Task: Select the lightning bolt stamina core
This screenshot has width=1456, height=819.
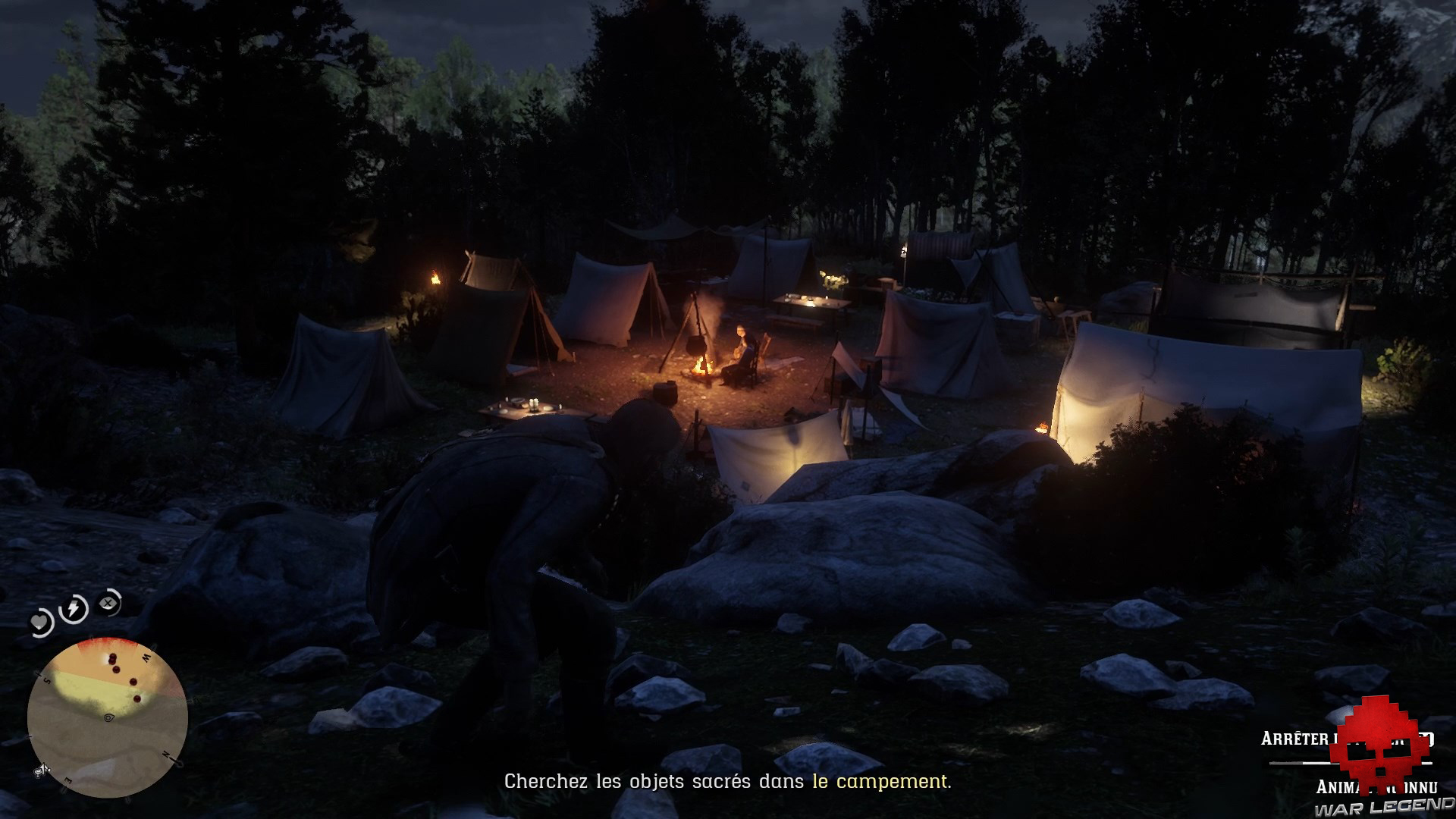Action: [x=74, y=607]
